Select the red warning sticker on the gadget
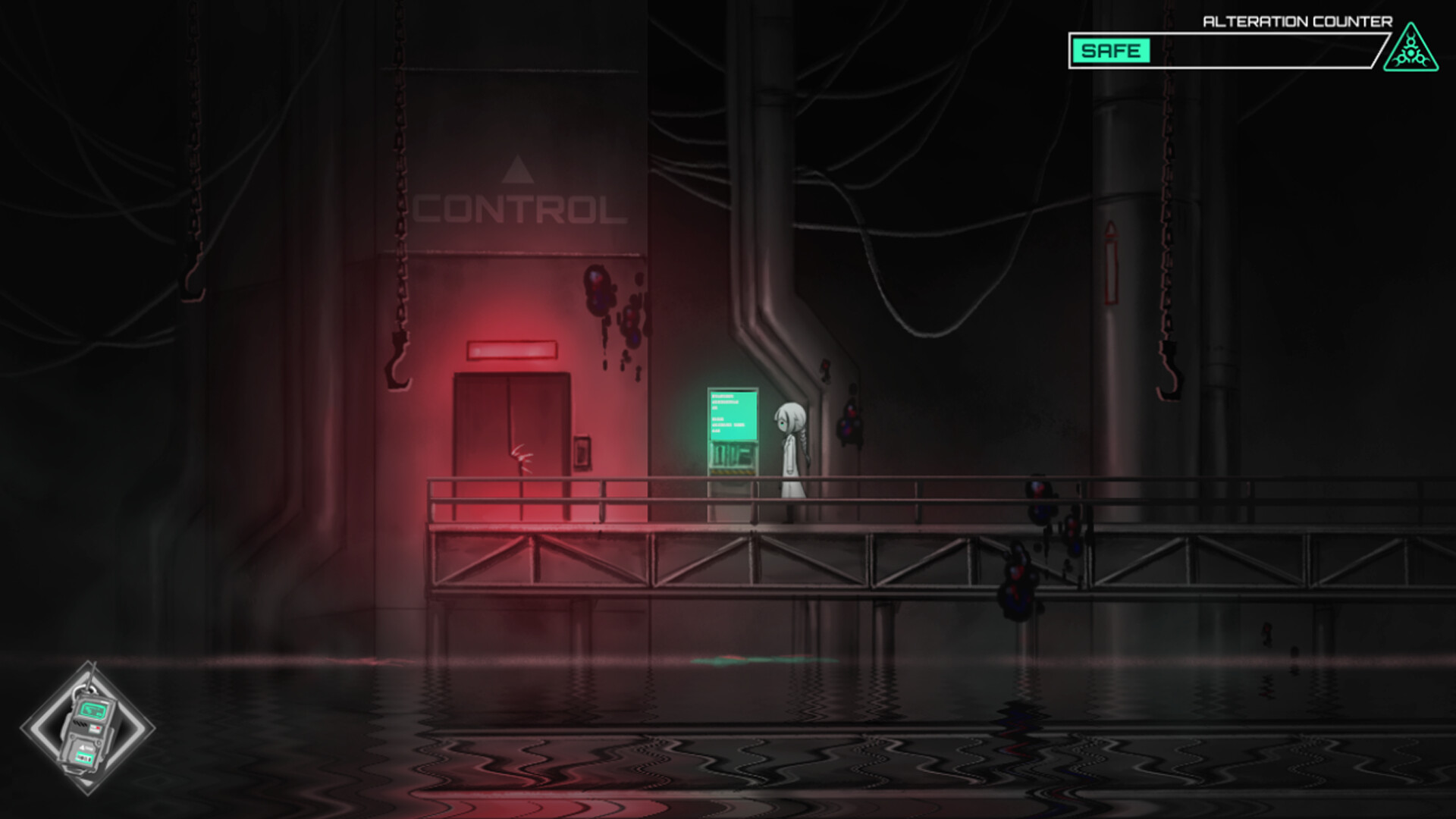The width and height of the screenshot is (1456, 819). pos(95,728)
